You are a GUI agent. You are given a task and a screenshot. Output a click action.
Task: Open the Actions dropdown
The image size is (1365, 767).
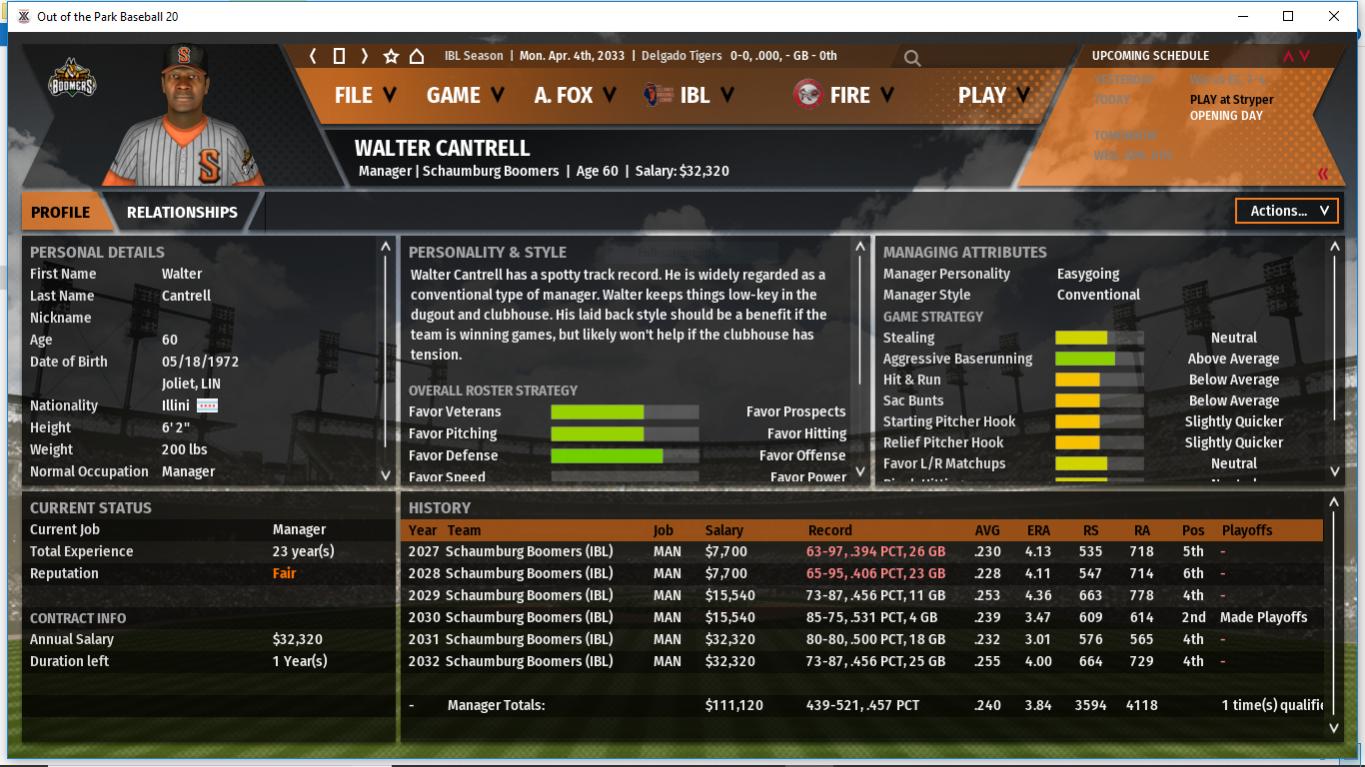[1286, 211]
